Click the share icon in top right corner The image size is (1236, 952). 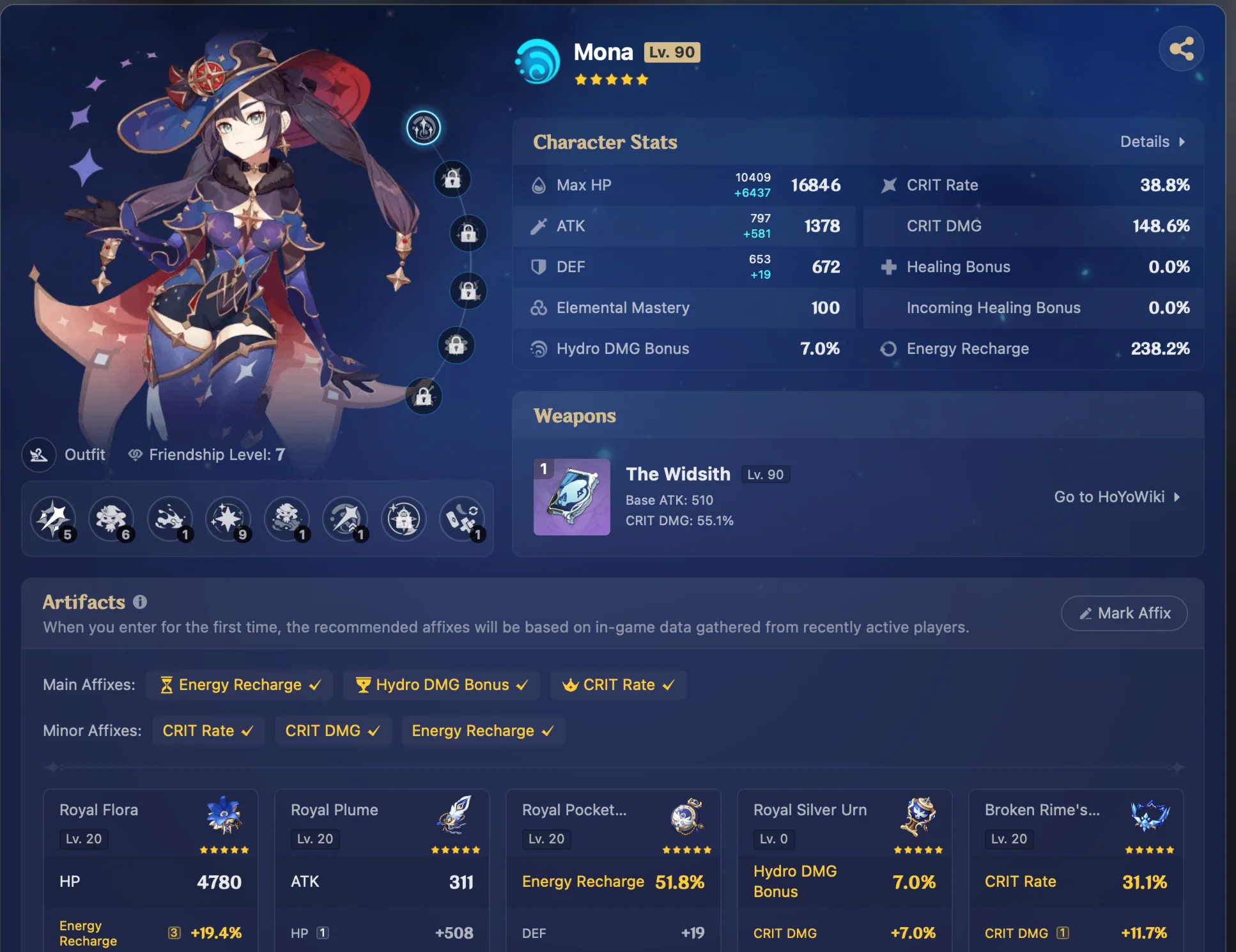click(x=1182, y=48)
